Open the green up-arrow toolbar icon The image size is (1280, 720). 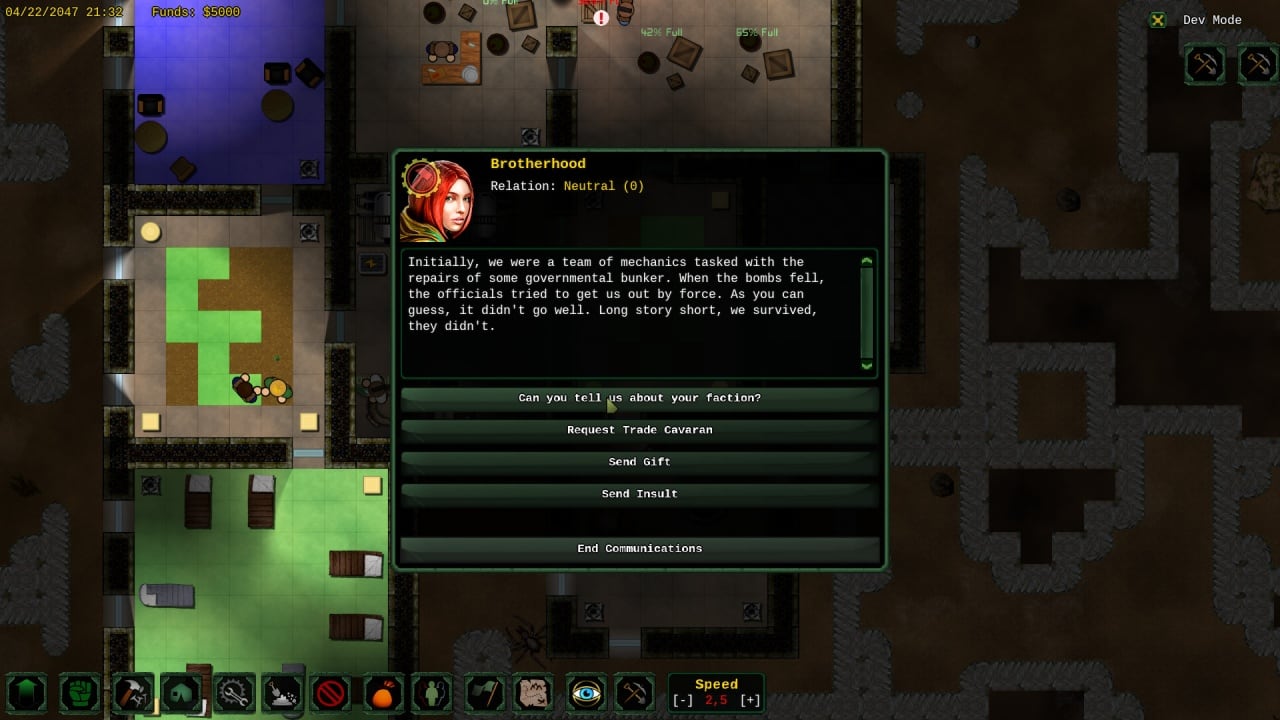click(x=27, y=693)
